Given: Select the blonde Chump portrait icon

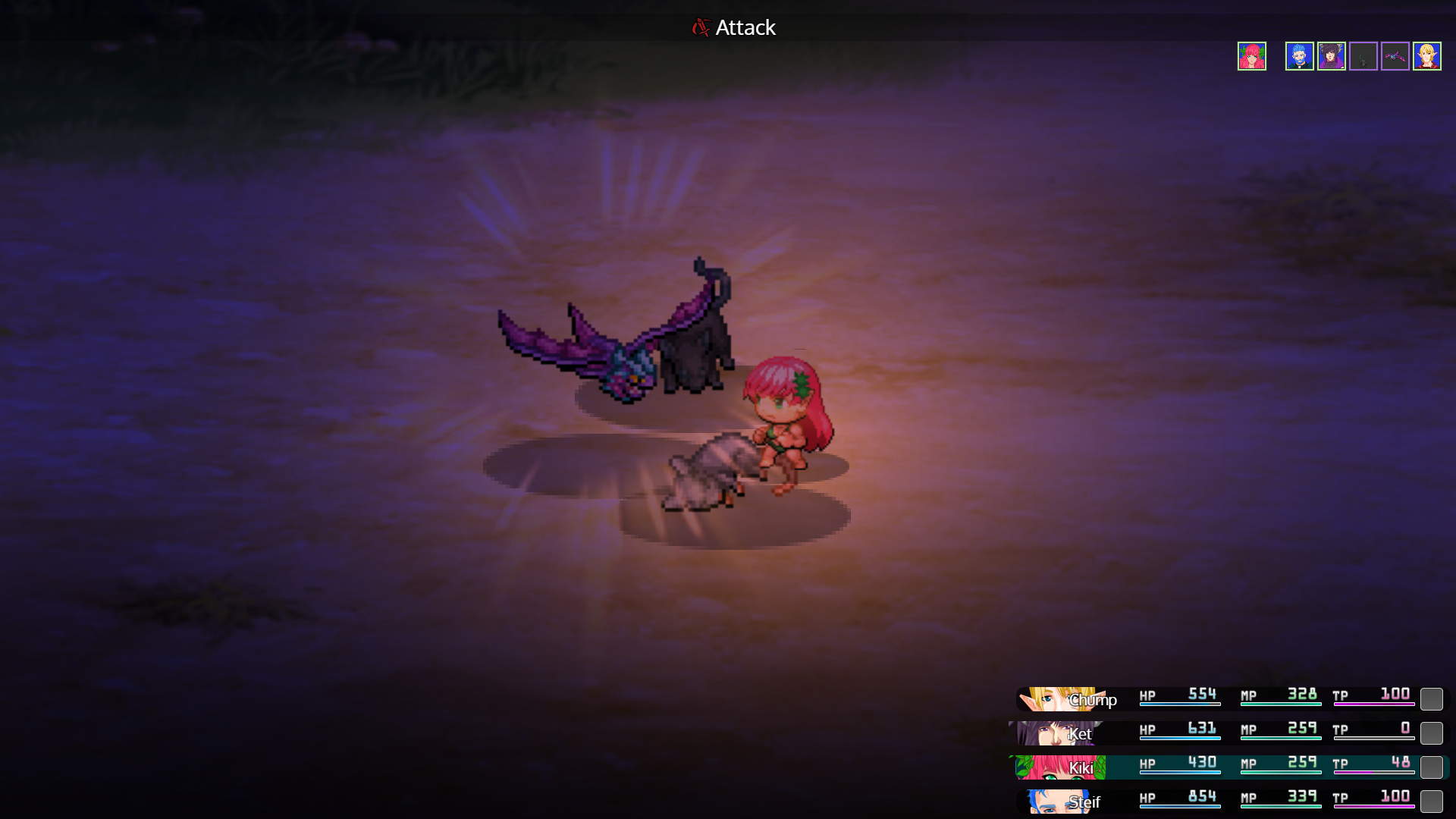Looking at the screenshot, I should pos(1427,55).
